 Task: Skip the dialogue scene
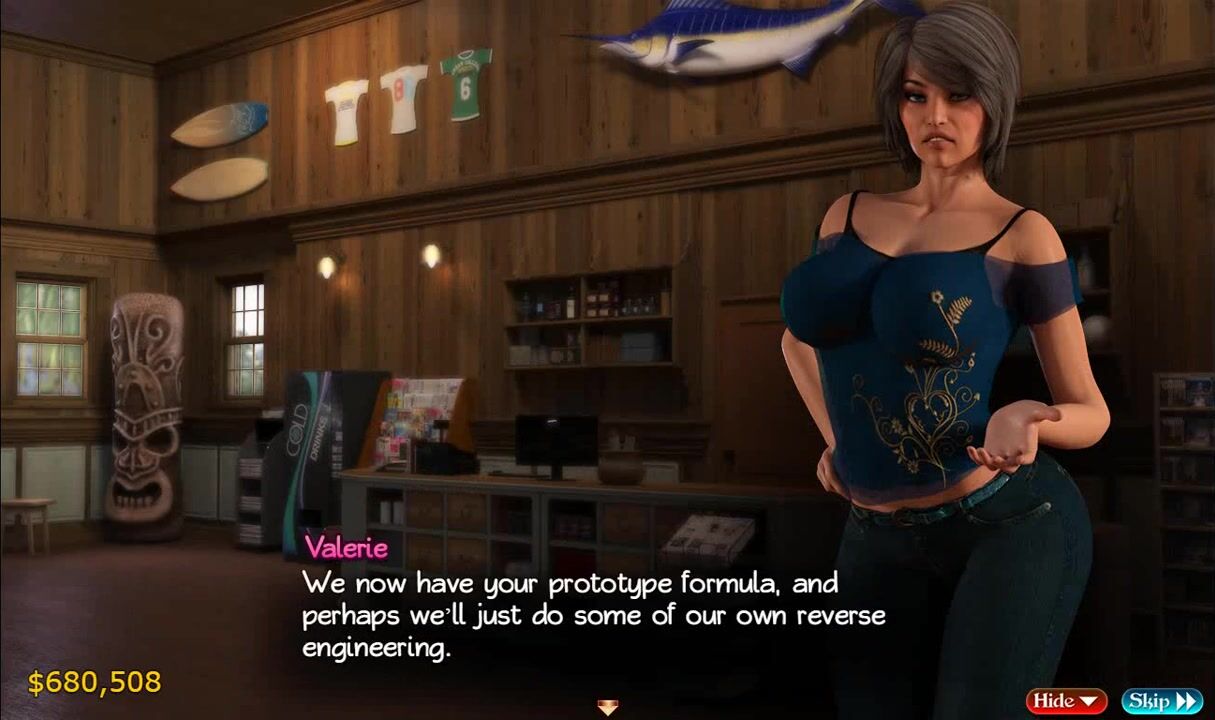1161,701
